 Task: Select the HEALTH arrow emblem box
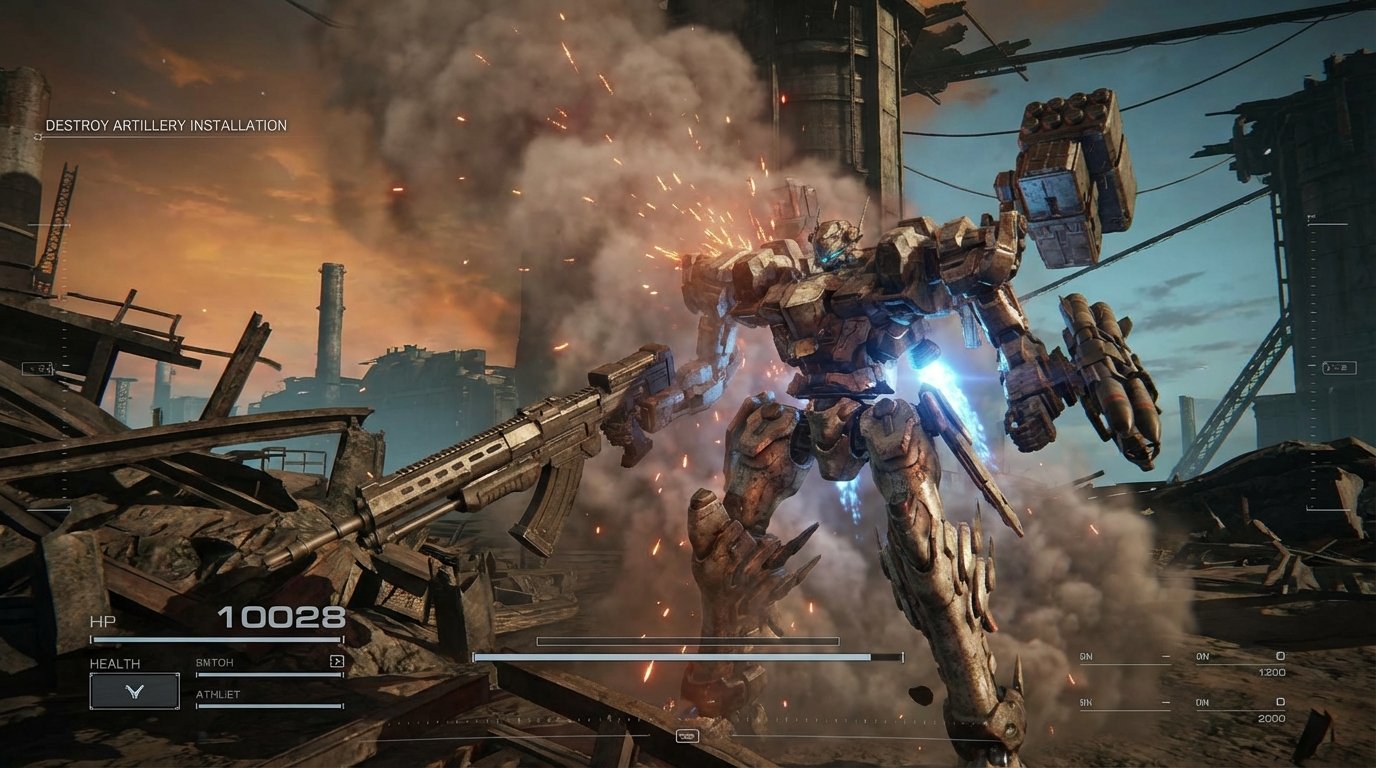[136, 690]
